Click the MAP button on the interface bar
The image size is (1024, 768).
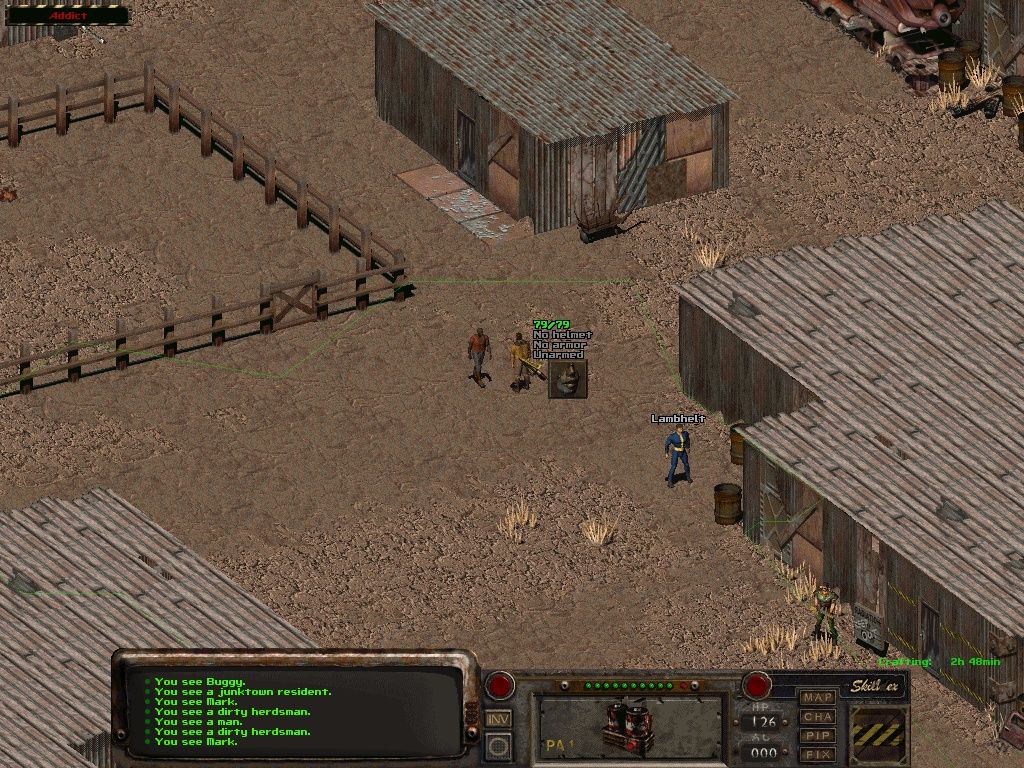tap(818, 697)
